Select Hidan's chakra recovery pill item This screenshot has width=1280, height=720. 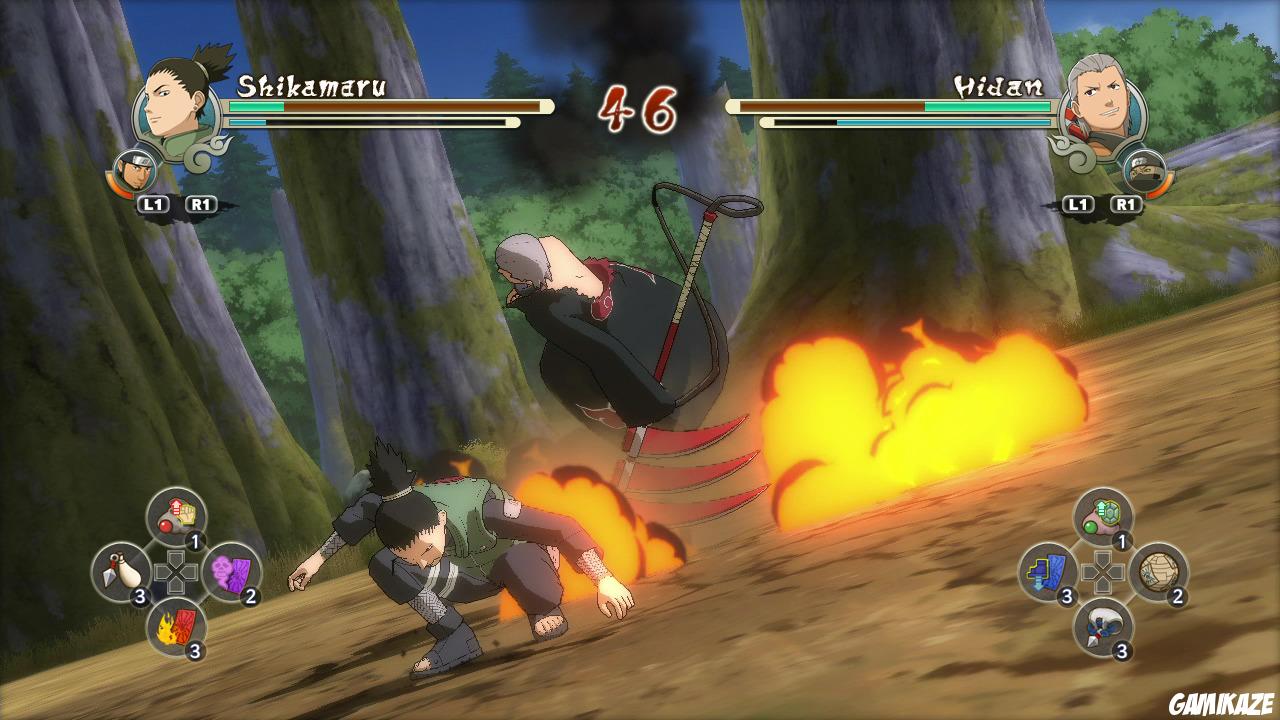(1102, 516)
